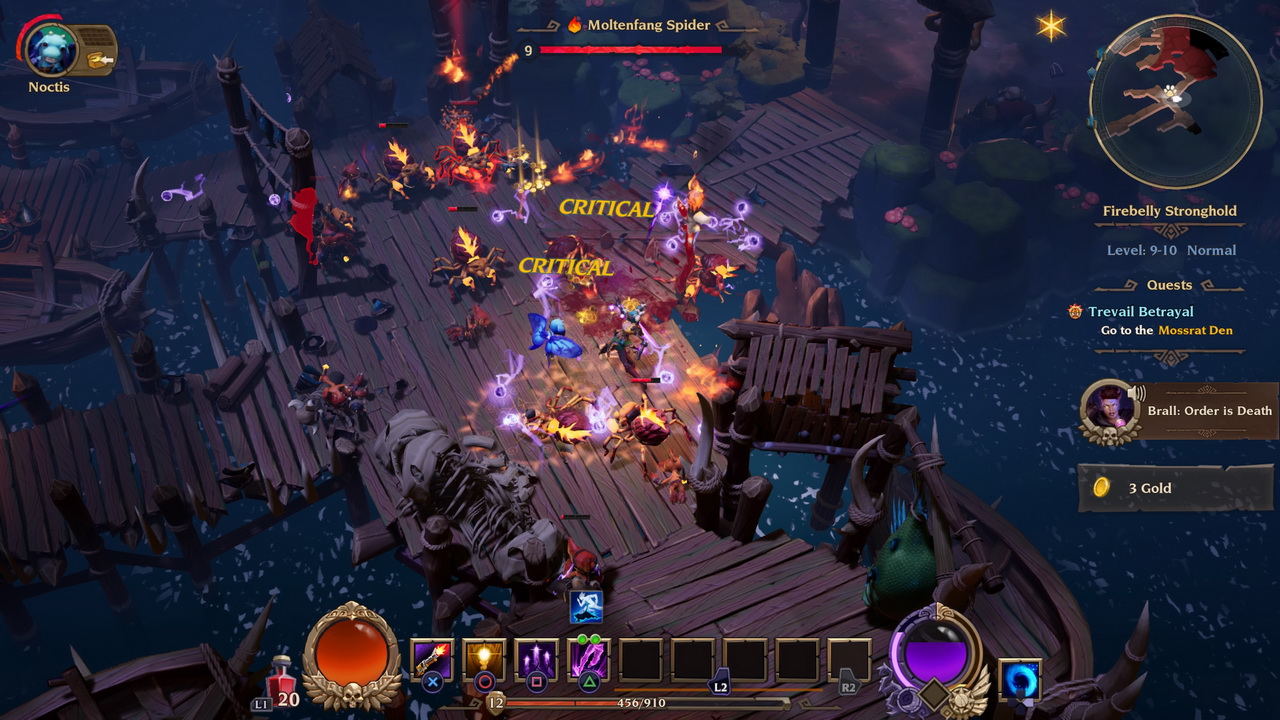
Task: Select the blue leaping figure buff icon
Action: tap(585, 606)
